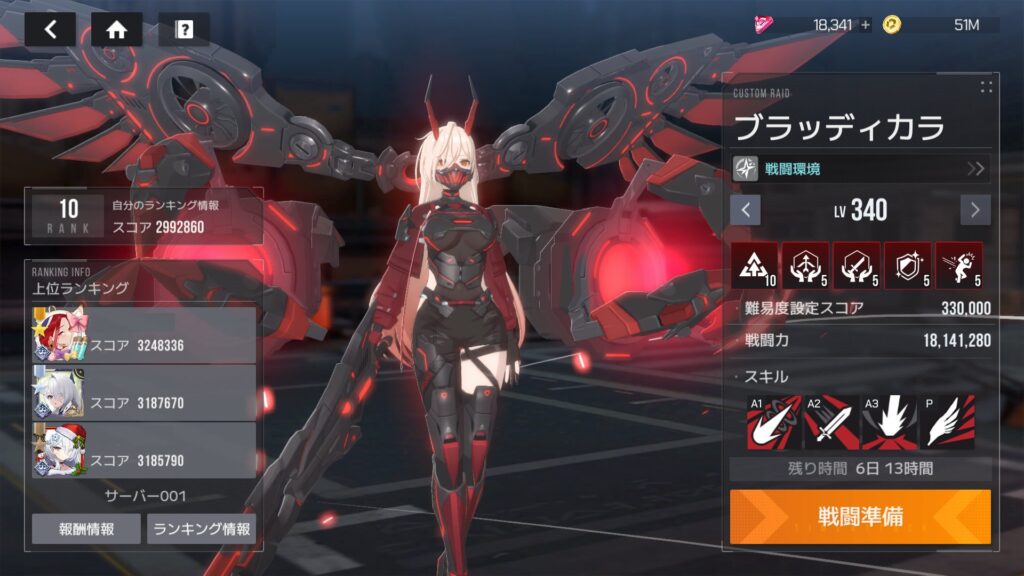The height and width of the screenshot is (576, 1024).
Task: Increase raid level with right arrow
Action: click(x=975, y=210)
